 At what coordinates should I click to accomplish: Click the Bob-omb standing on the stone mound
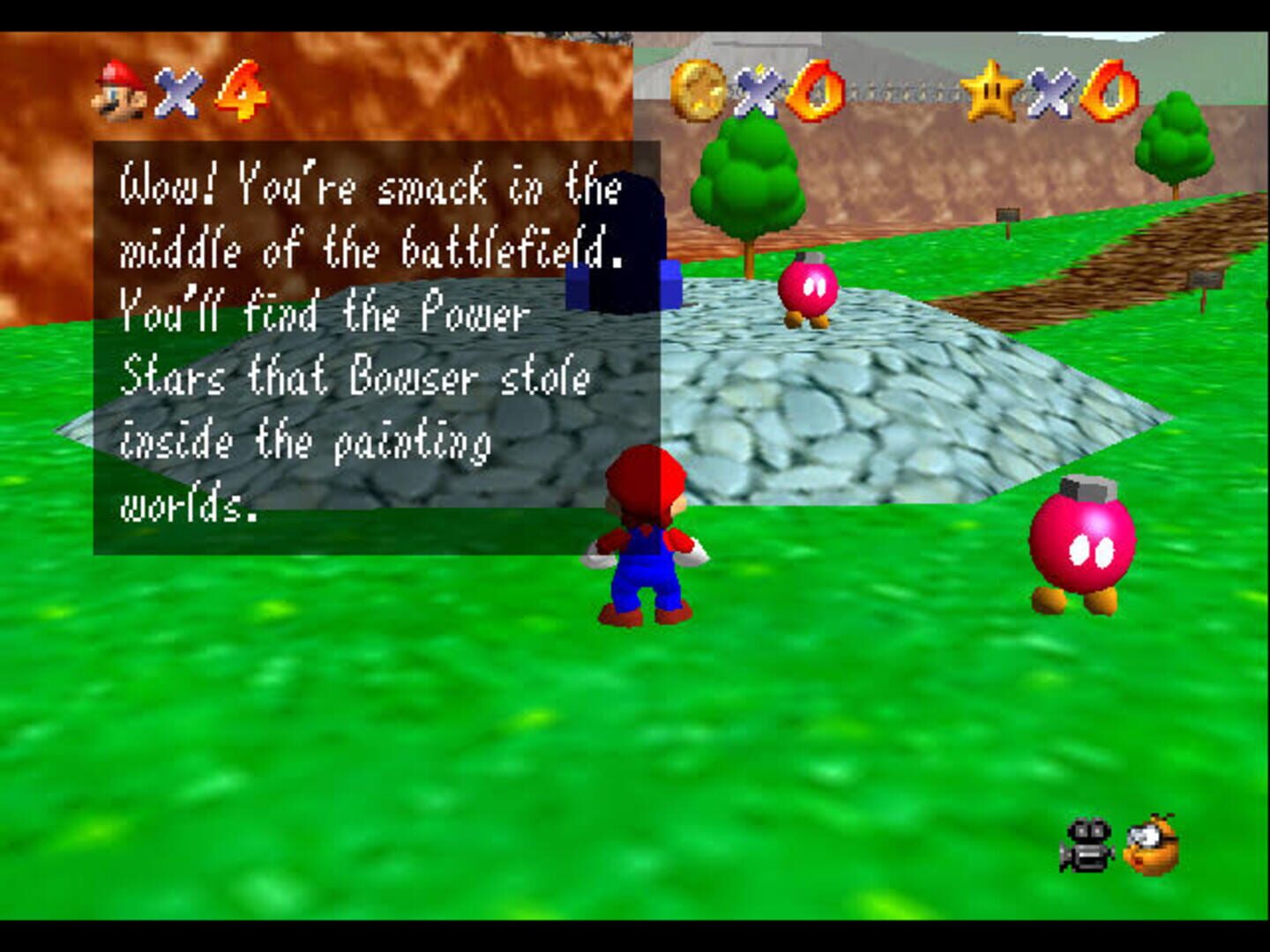tap(810, 291)
